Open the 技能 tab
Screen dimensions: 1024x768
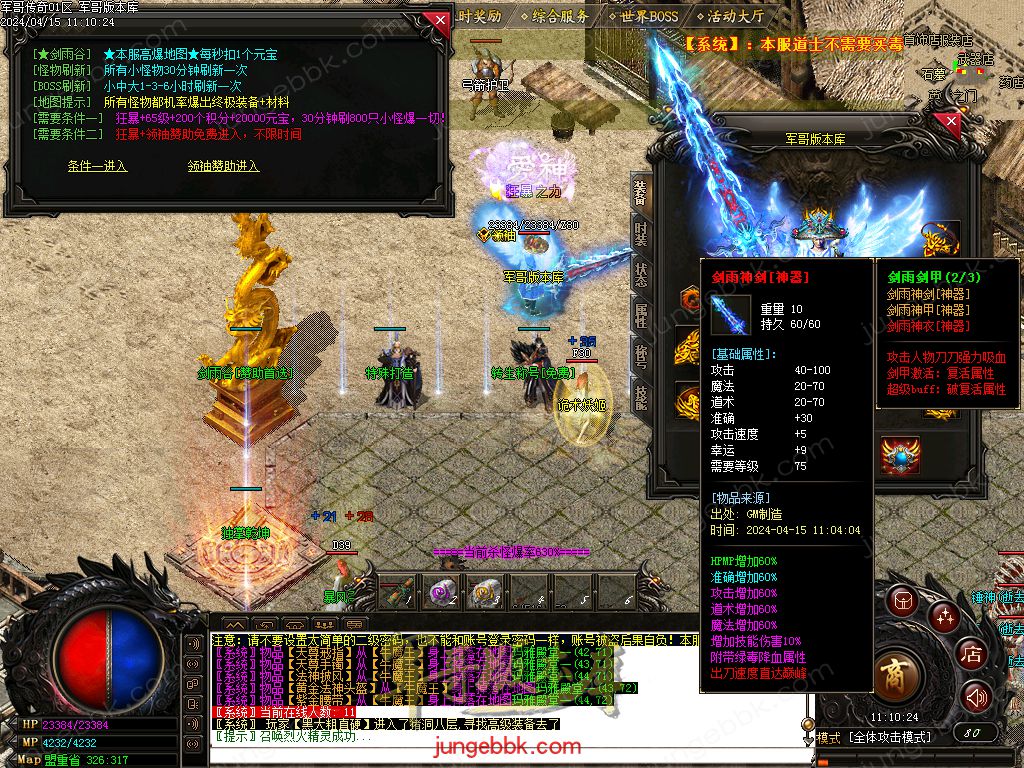[641, 397]
